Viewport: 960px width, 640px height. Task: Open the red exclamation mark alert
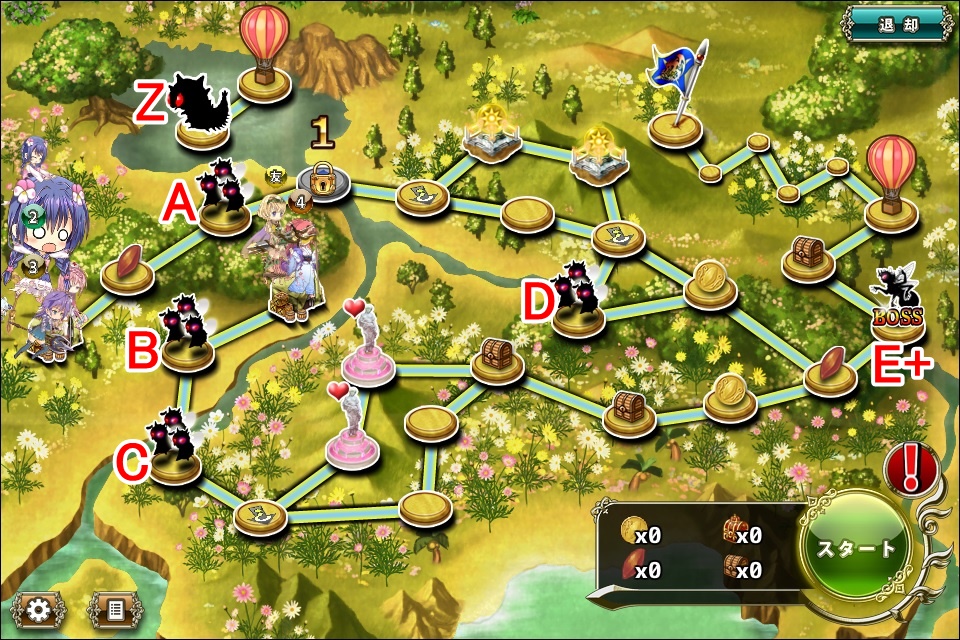pos(912,466)
